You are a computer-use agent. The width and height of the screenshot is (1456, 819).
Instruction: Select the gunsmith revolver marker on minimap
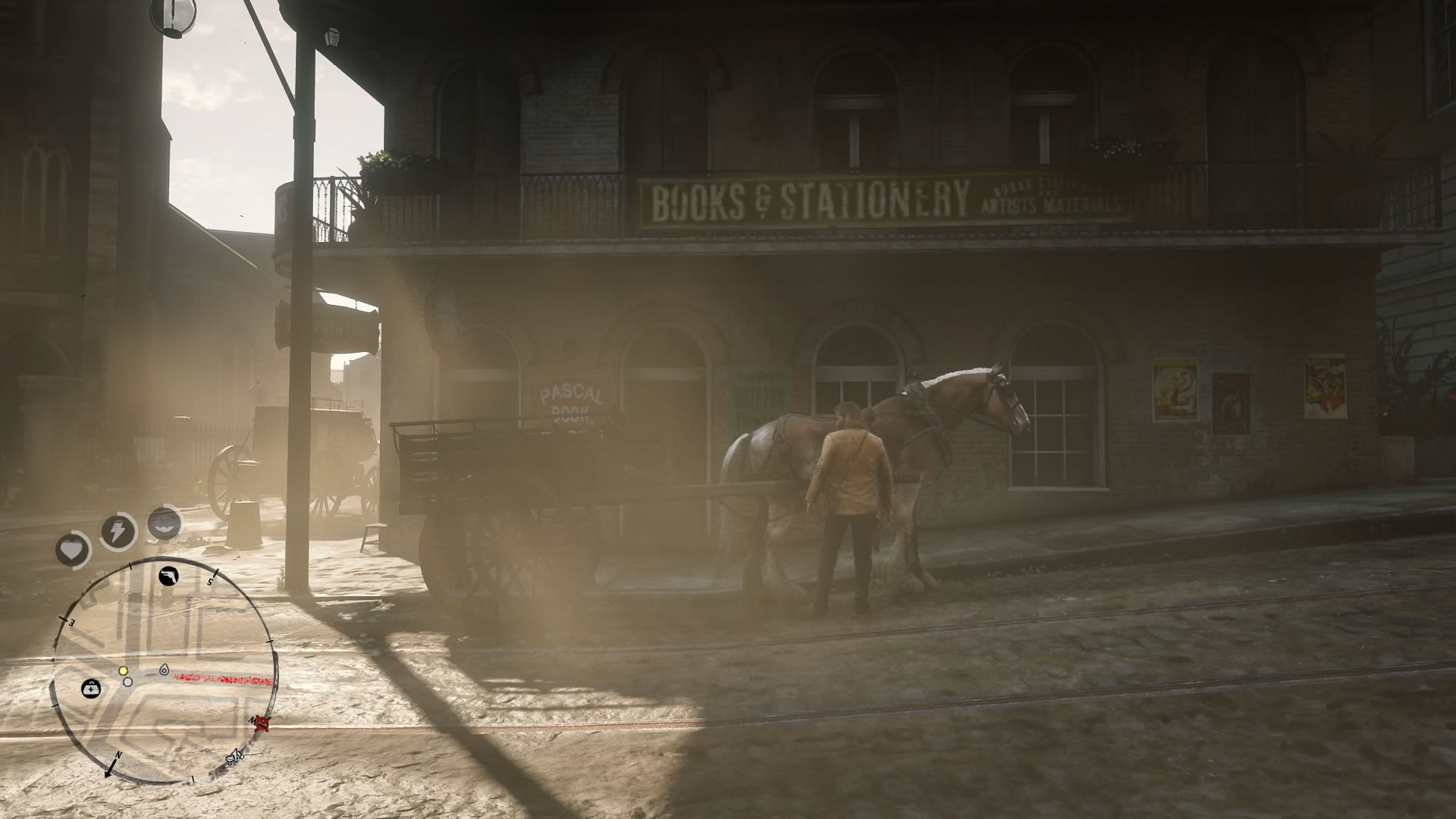168,577
